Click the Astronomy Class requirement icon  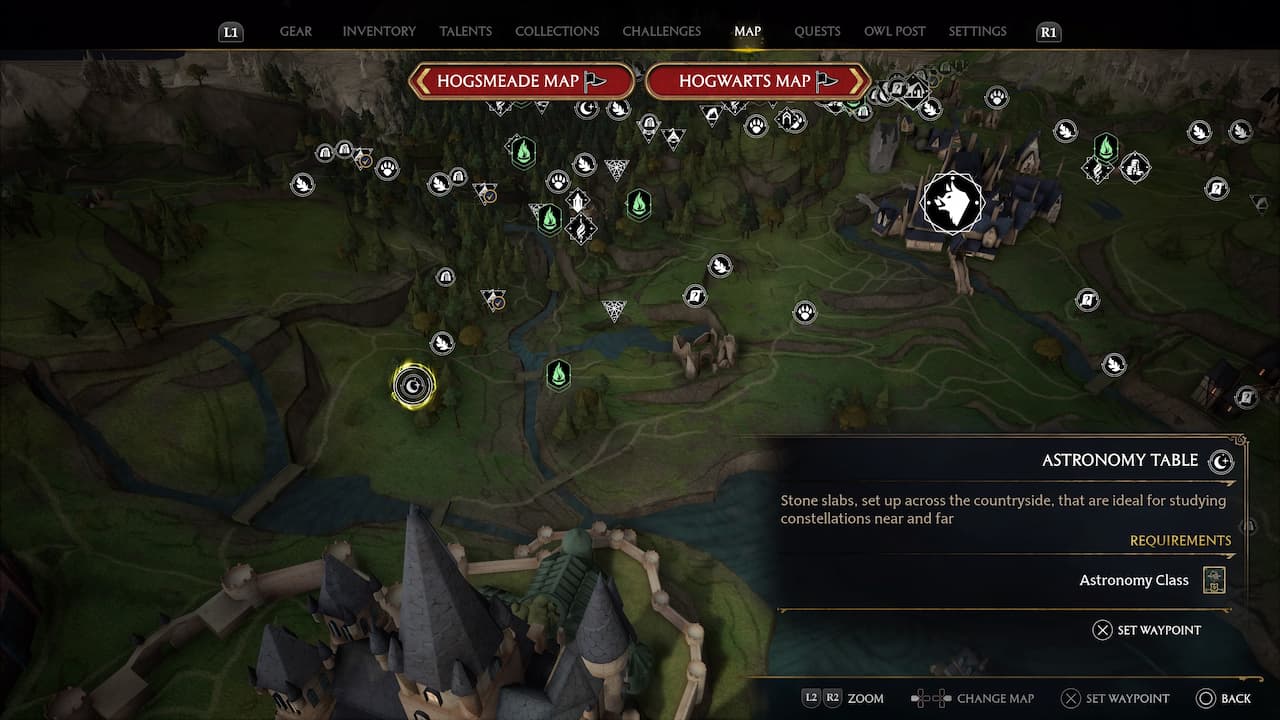[1214, 580]
